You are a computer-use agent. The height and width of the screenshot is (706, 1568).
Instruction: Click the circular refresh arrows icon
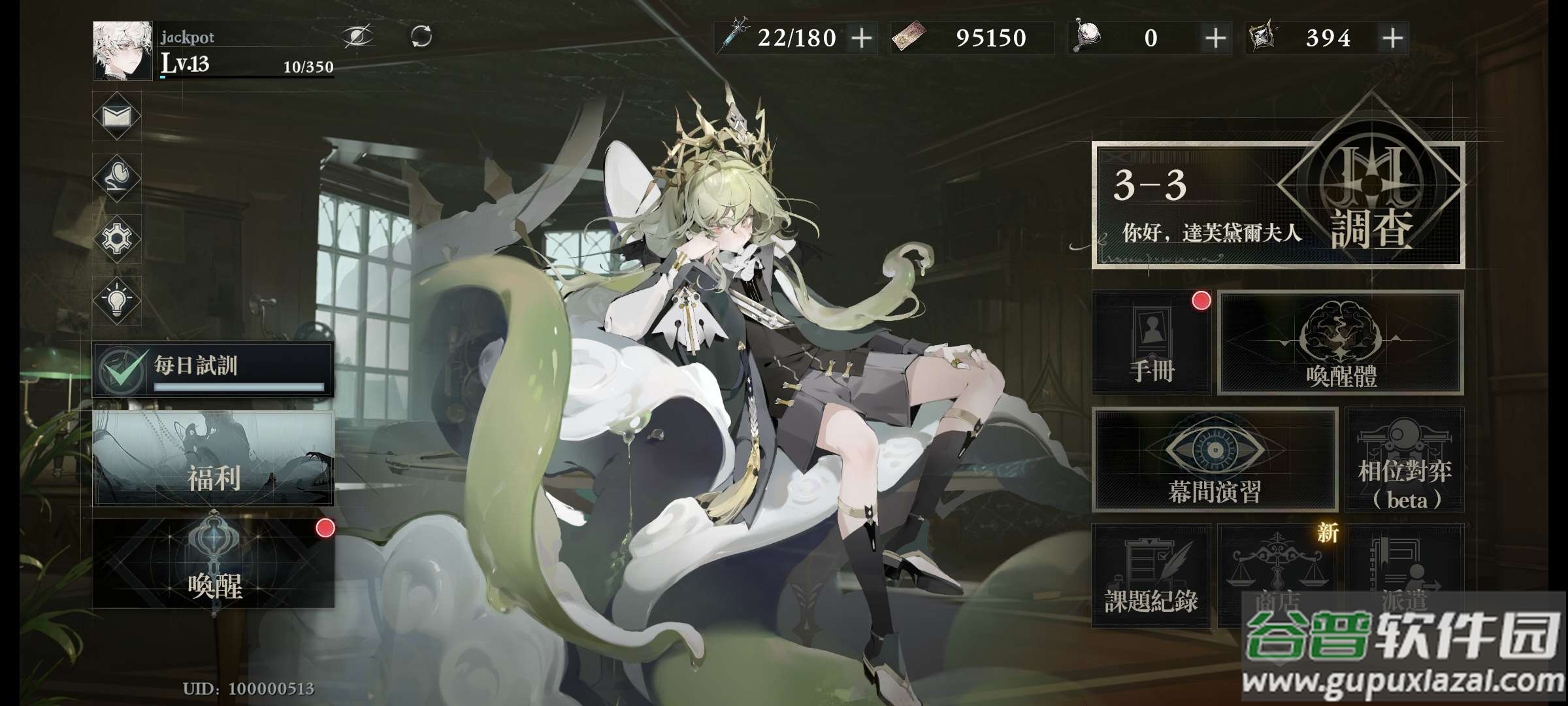421,36
